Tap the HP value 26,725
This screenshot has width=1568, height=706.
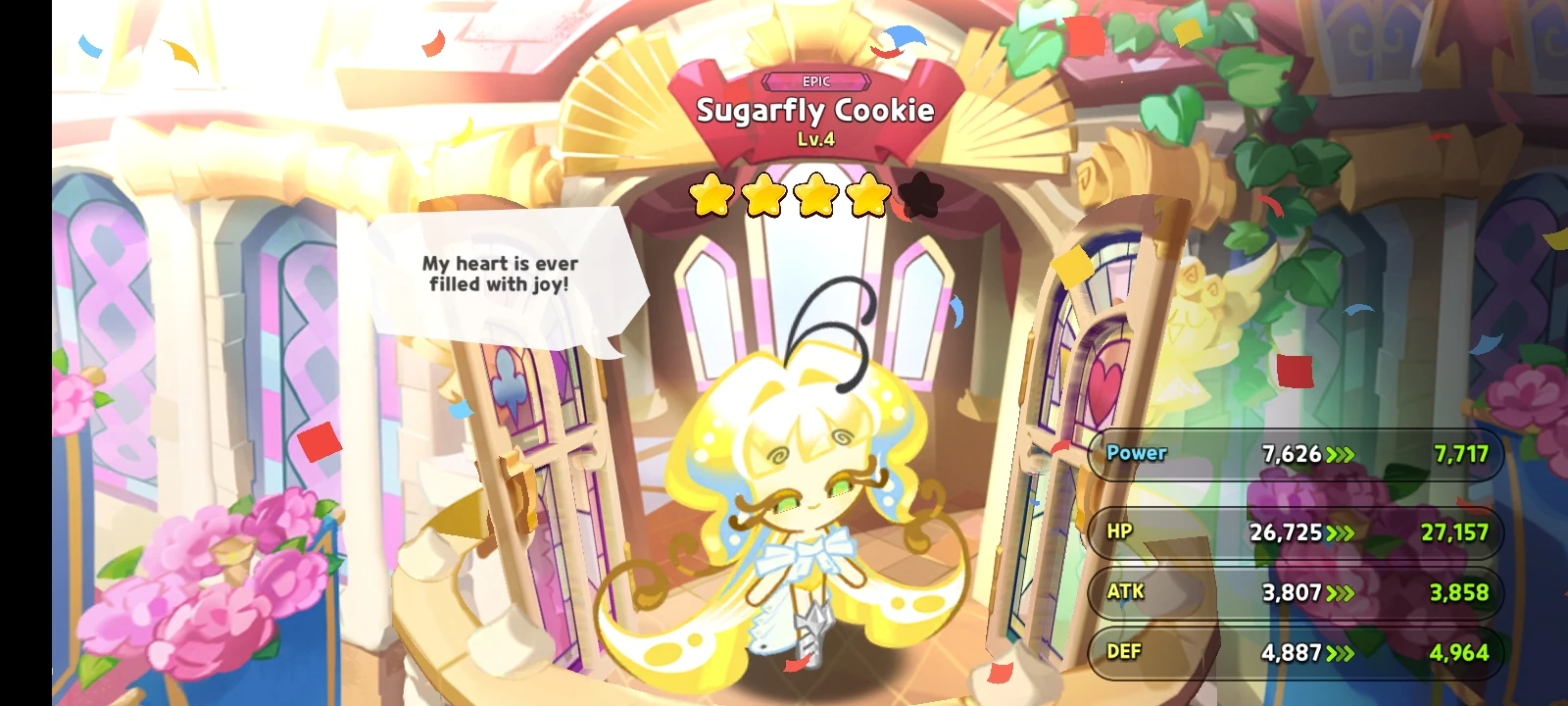[x=1287, y=533]
